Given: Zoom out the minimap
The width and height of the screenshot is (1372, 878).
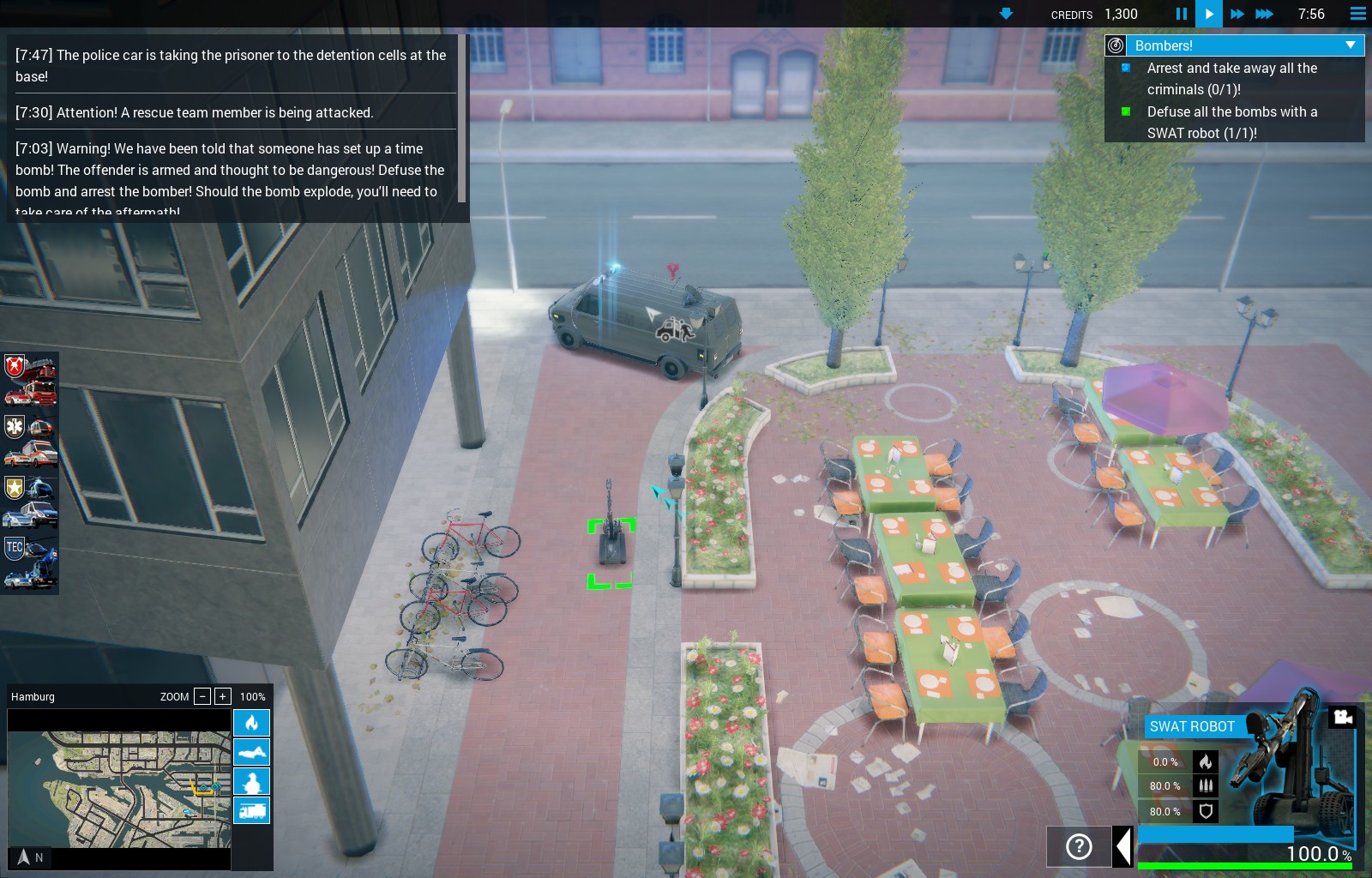Looking at the screenshot, I should 202,696.
